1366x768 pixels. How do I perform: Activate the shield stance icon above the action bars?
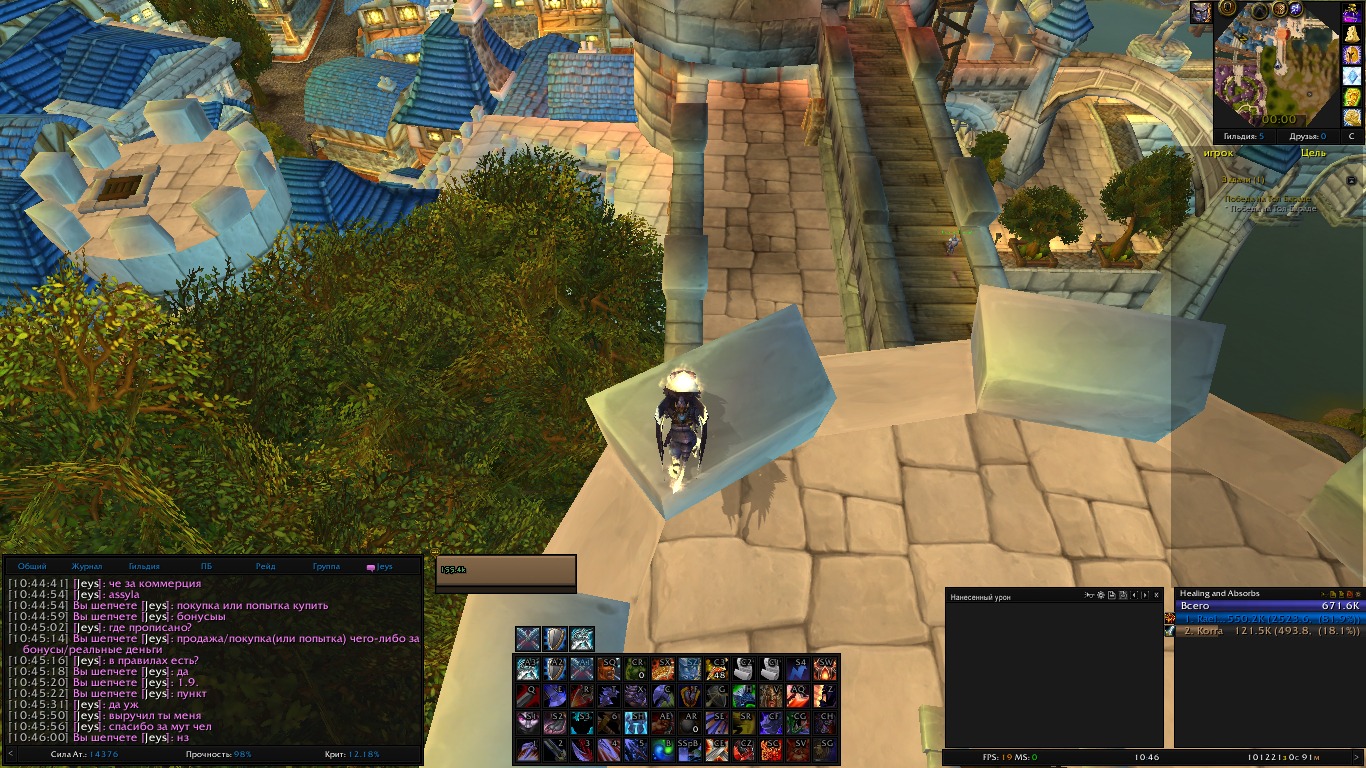pyautogui.click(x=555, y=639)
